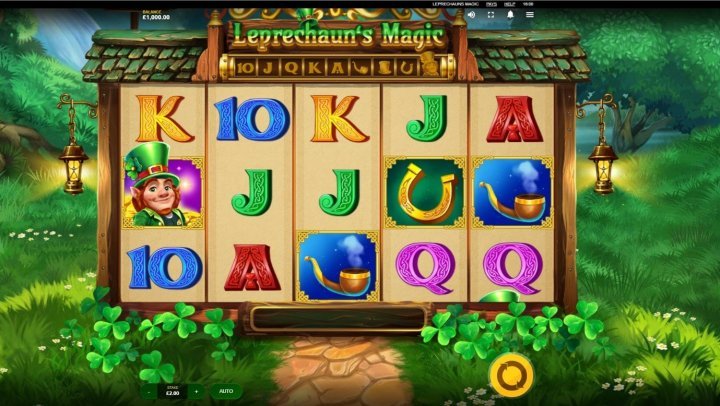
Task: Open the notifications bell
Action: pos(510,15)
